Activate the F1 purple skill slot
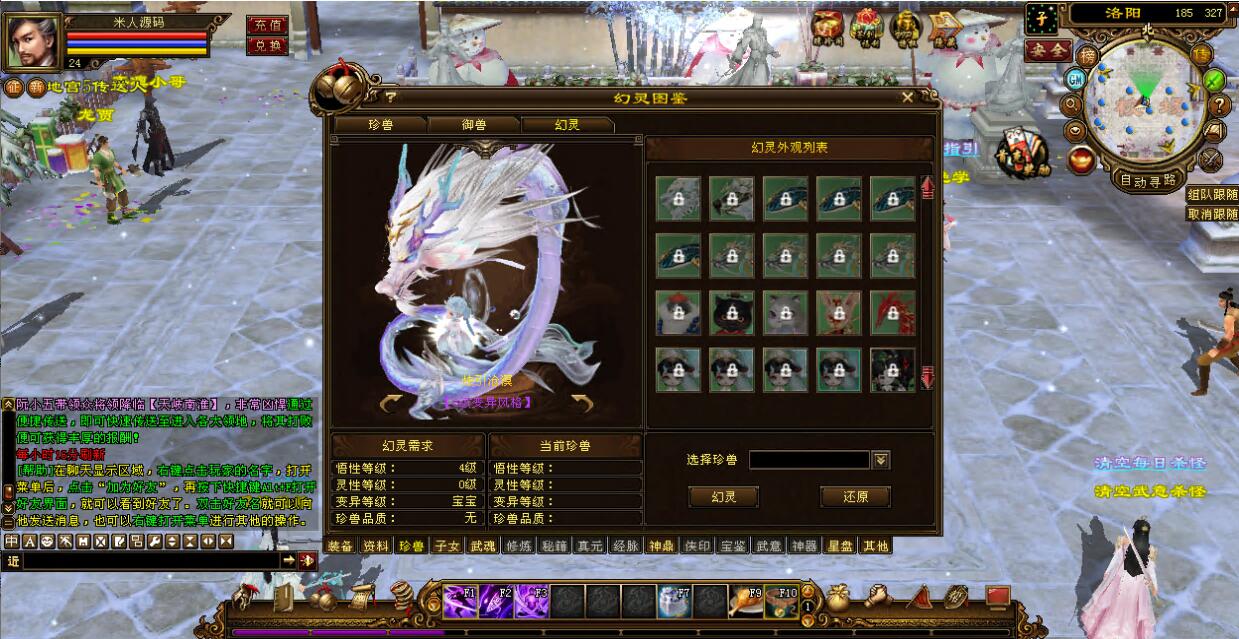 [461, 600]
